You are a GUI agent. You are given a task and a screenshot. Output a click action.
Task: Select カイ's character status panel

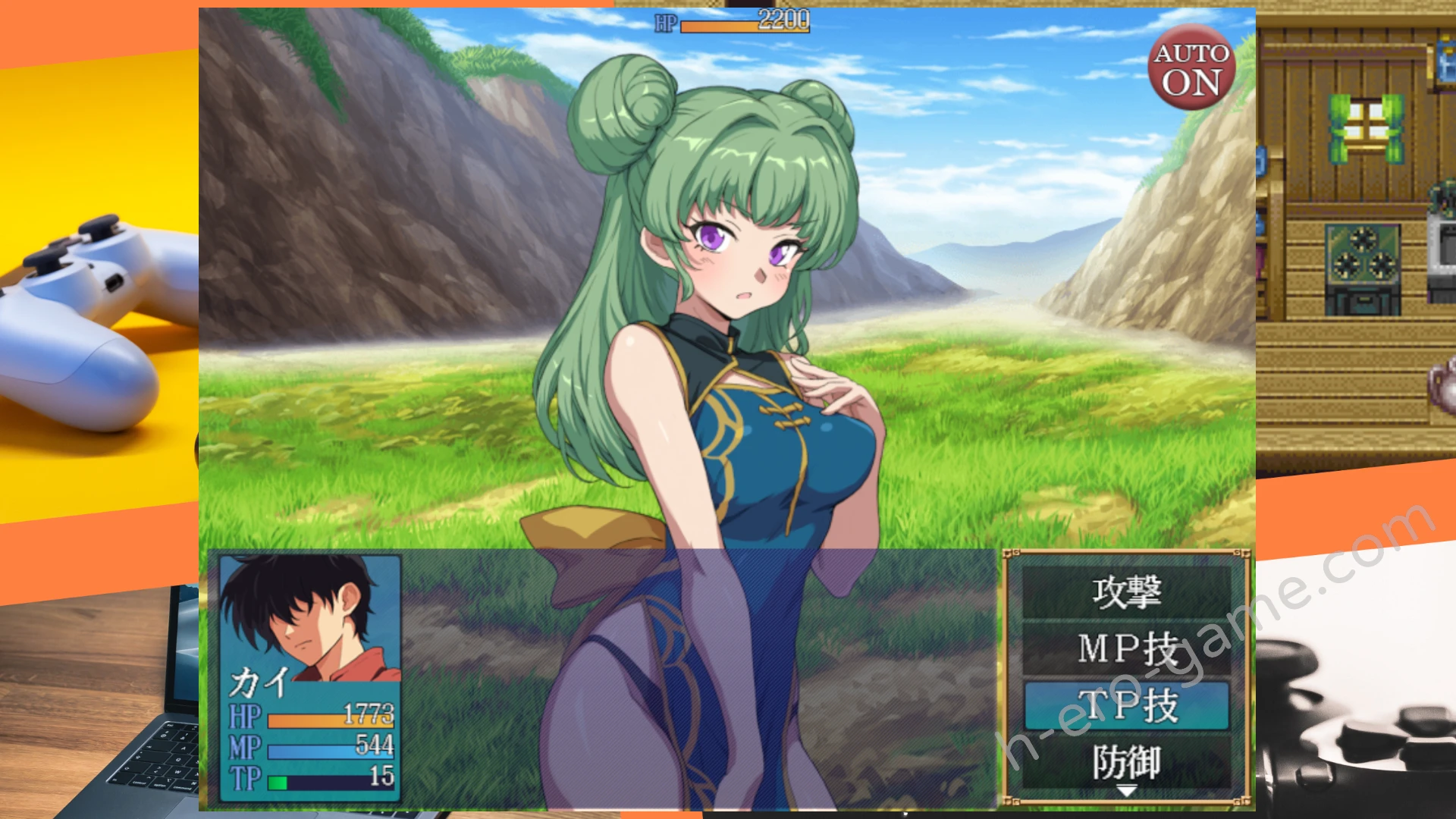click(x=309, y=677)
